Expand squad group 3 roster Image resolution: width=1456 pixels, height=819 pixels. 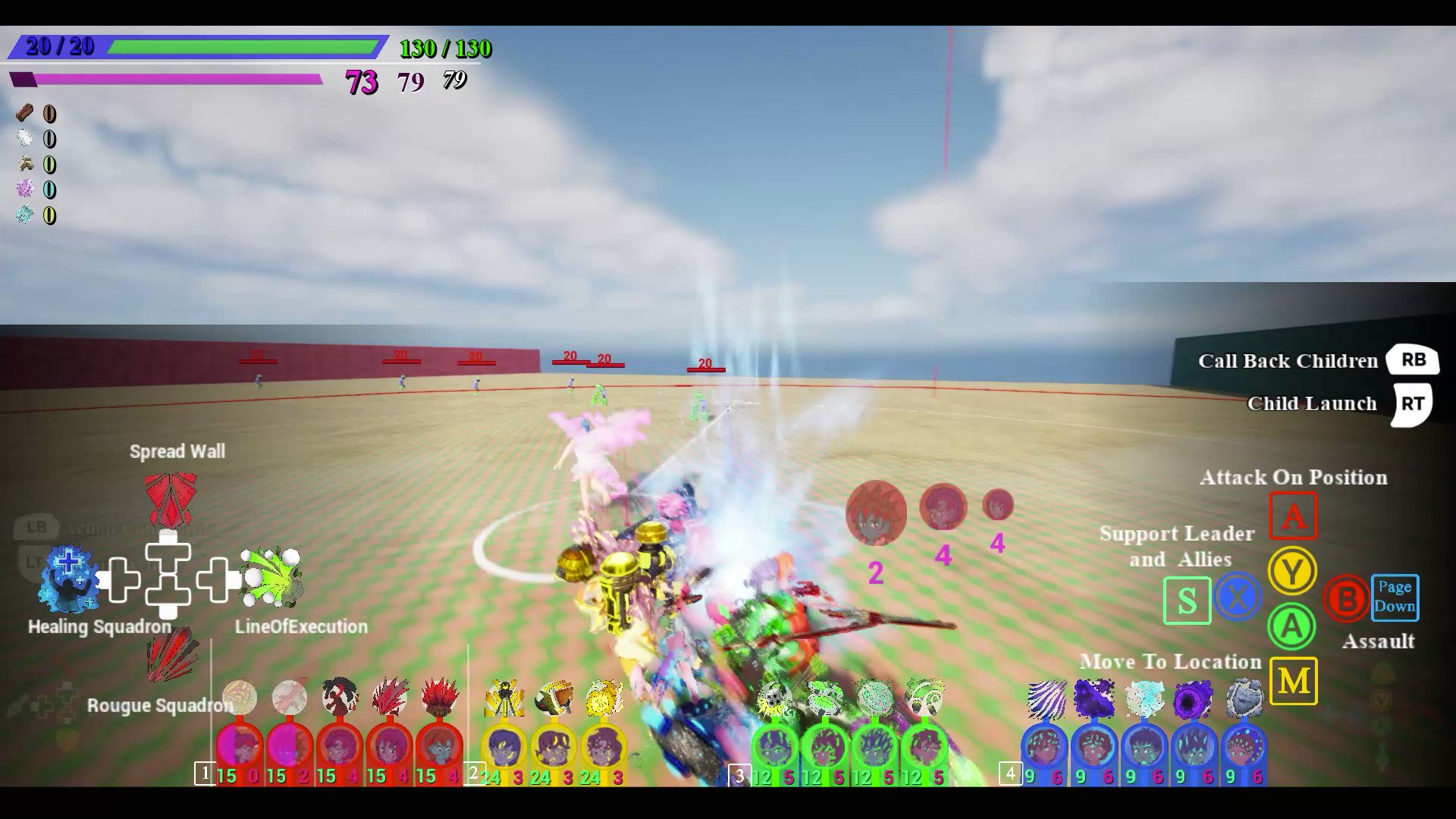point(738,773)
